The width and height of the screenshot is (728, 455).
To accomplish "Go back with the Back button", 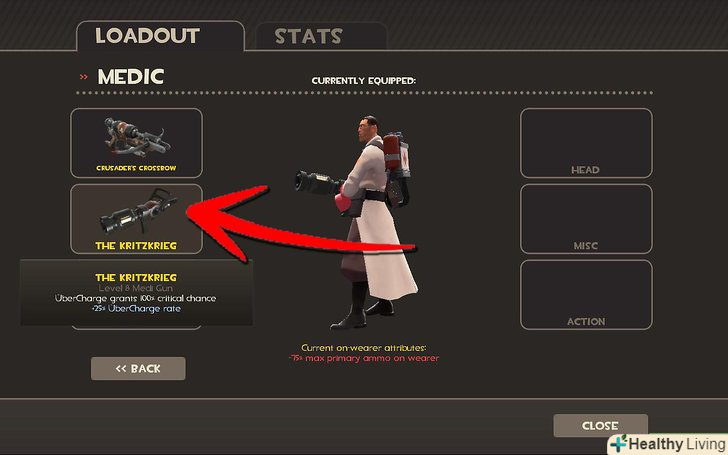I will pos(138,368).
